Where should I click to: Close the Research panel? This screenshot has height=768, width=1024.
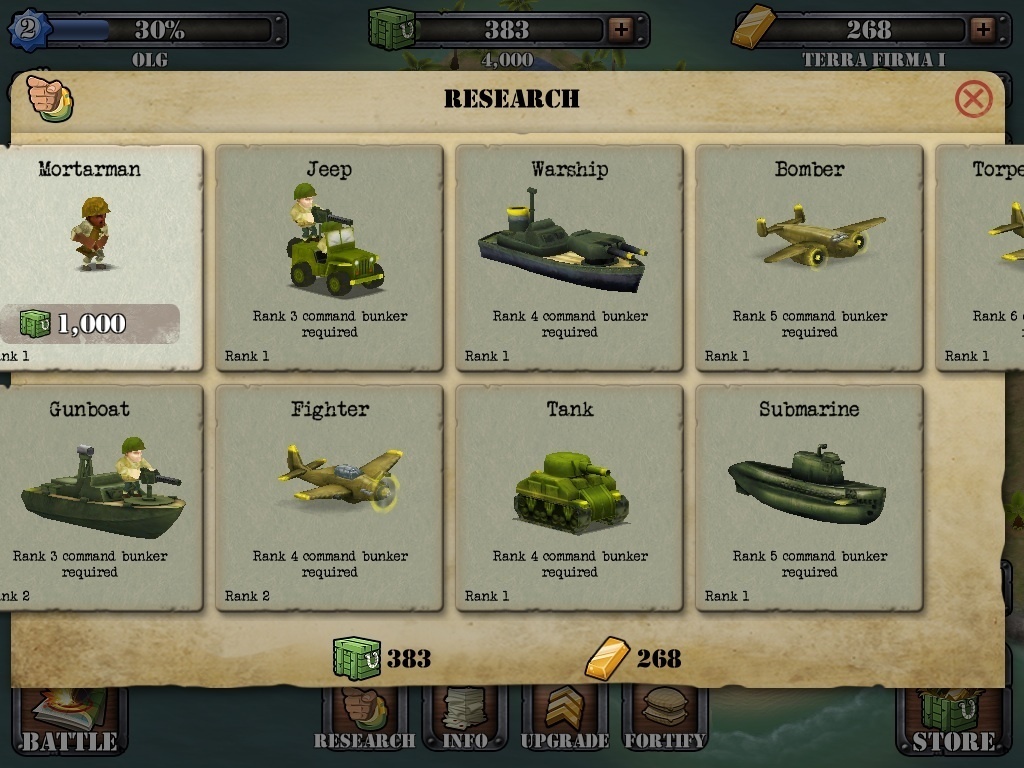pyautogui.click(x=973, y=99)
